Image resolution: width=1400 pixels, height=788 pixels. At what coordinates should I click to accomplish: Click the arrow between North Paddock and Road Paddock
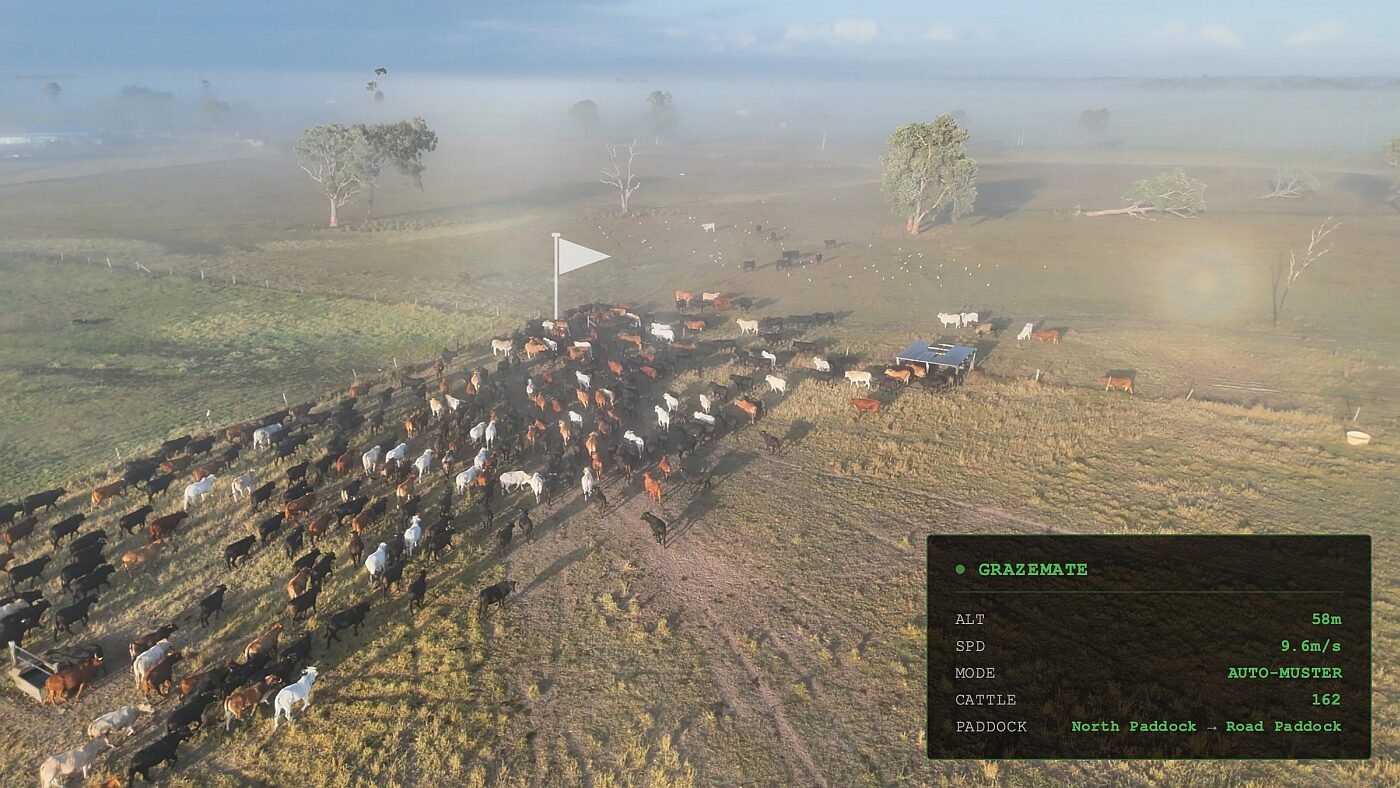[x=1212, y=727]
